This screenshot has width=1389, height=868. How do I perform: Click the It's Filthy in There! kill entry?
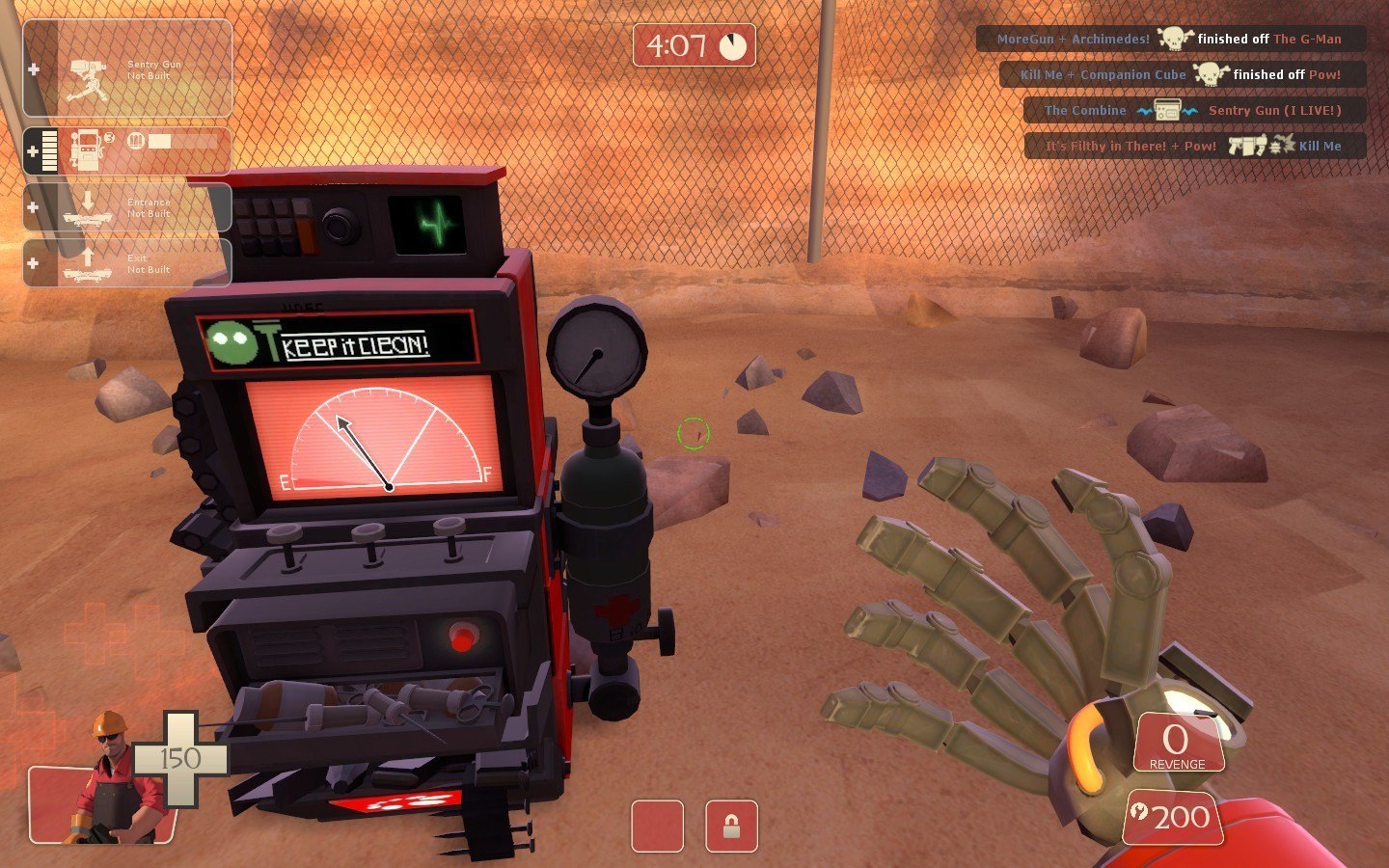[x=1195, y=147]
